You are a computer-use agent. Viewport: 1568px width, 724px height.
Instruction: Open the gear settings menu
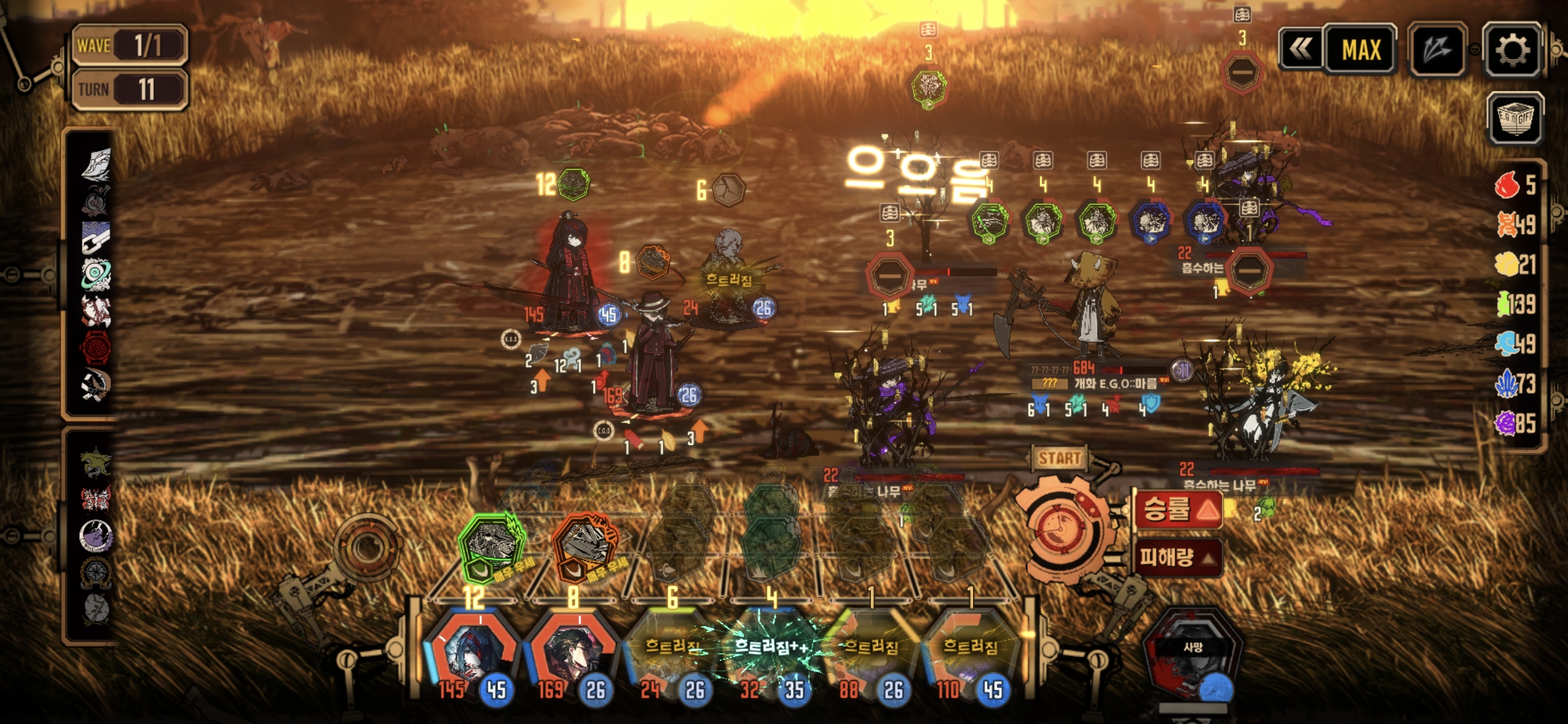coord(1512,50)
